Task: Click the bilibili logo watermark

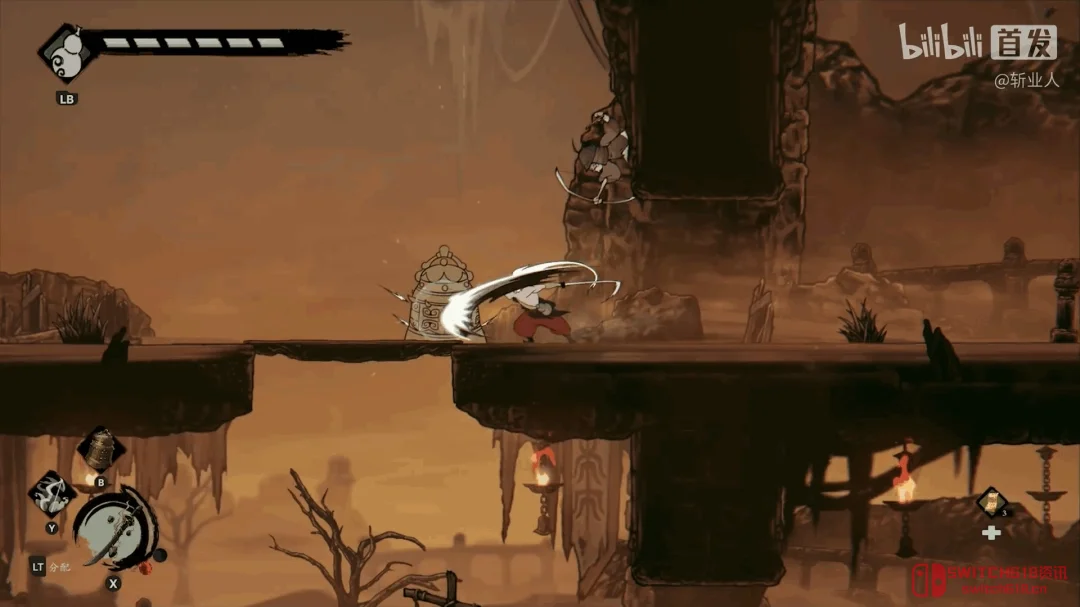Action: (941, 42)
